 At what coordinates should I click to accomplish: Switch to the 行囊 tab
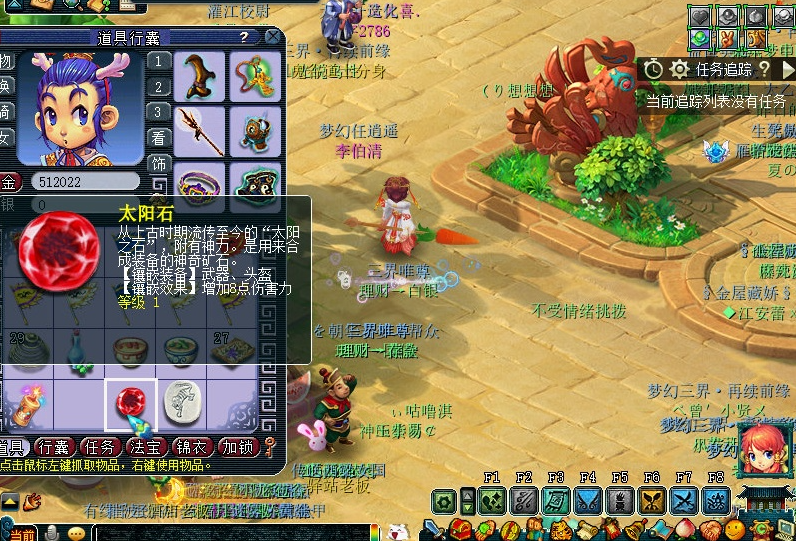pyautogui.click(x=55, y=447)
